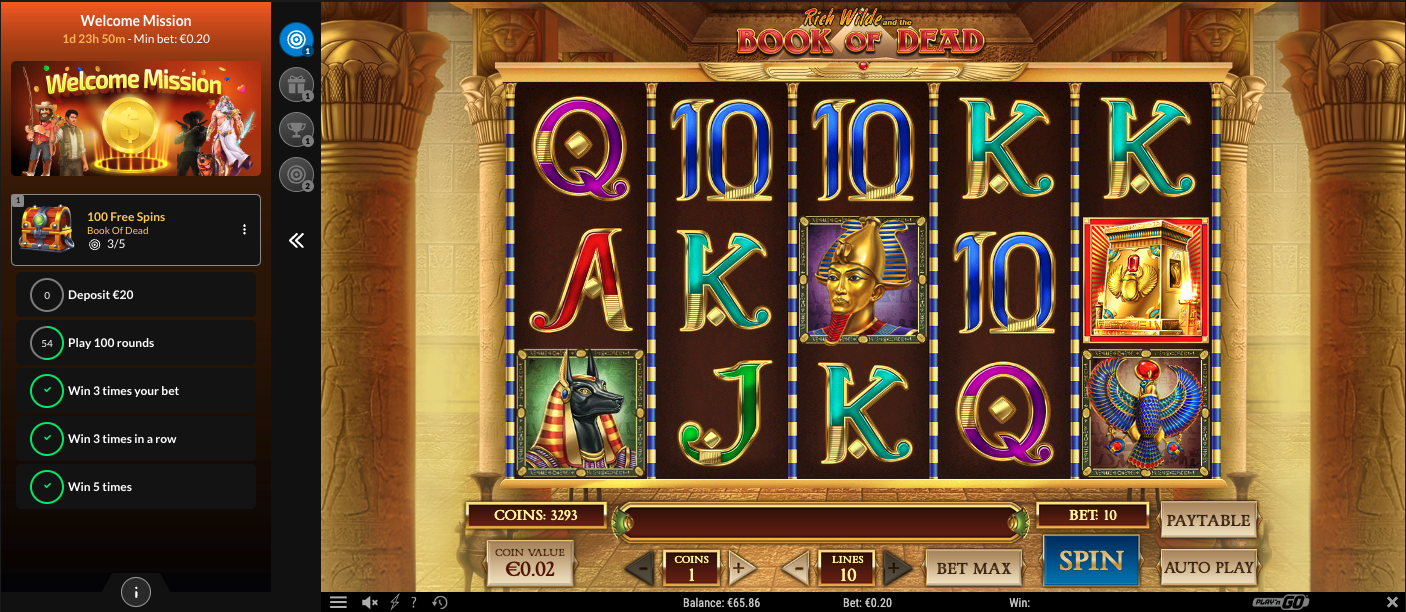Spin the reels with the SPIN button
The height and width of the screenshot is (612, 1406).
(1090, 561)
